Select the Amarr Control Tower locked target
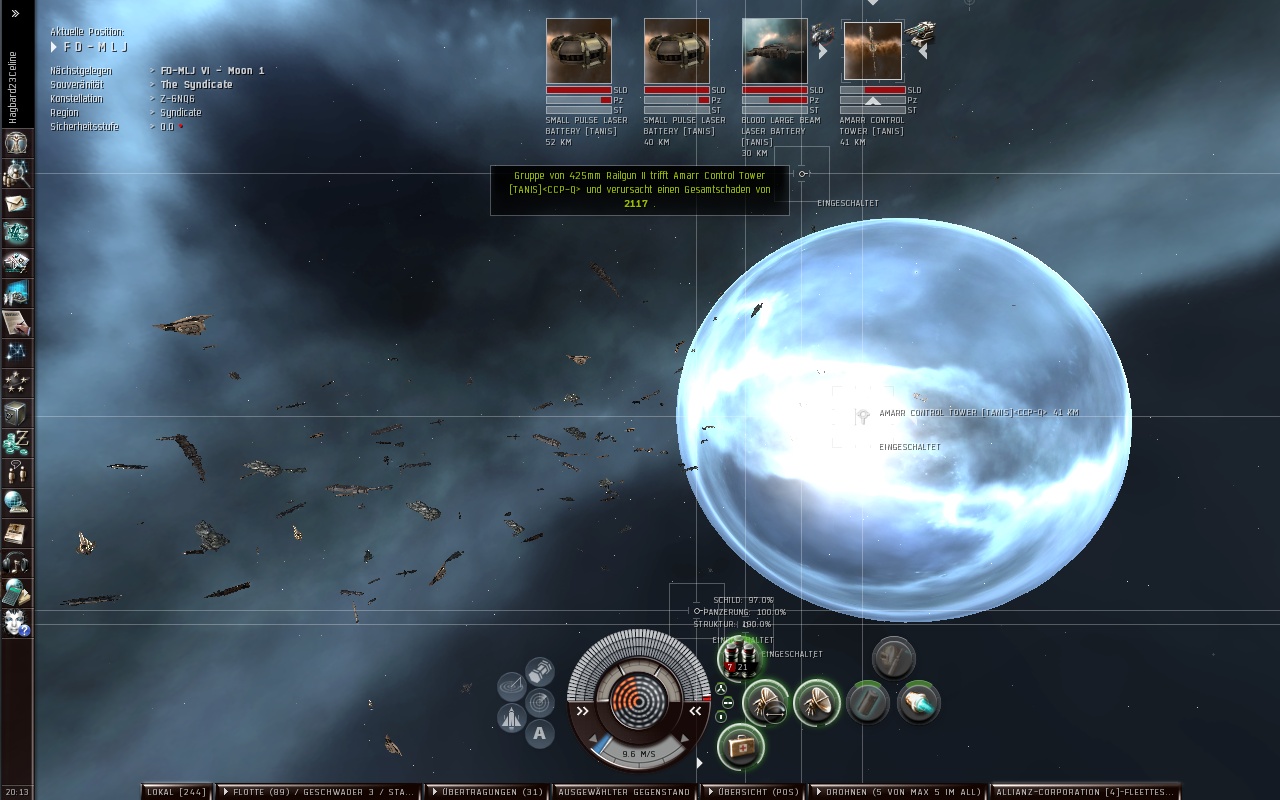The width and height of the screenshot is (1280, 800). point(872,51)
